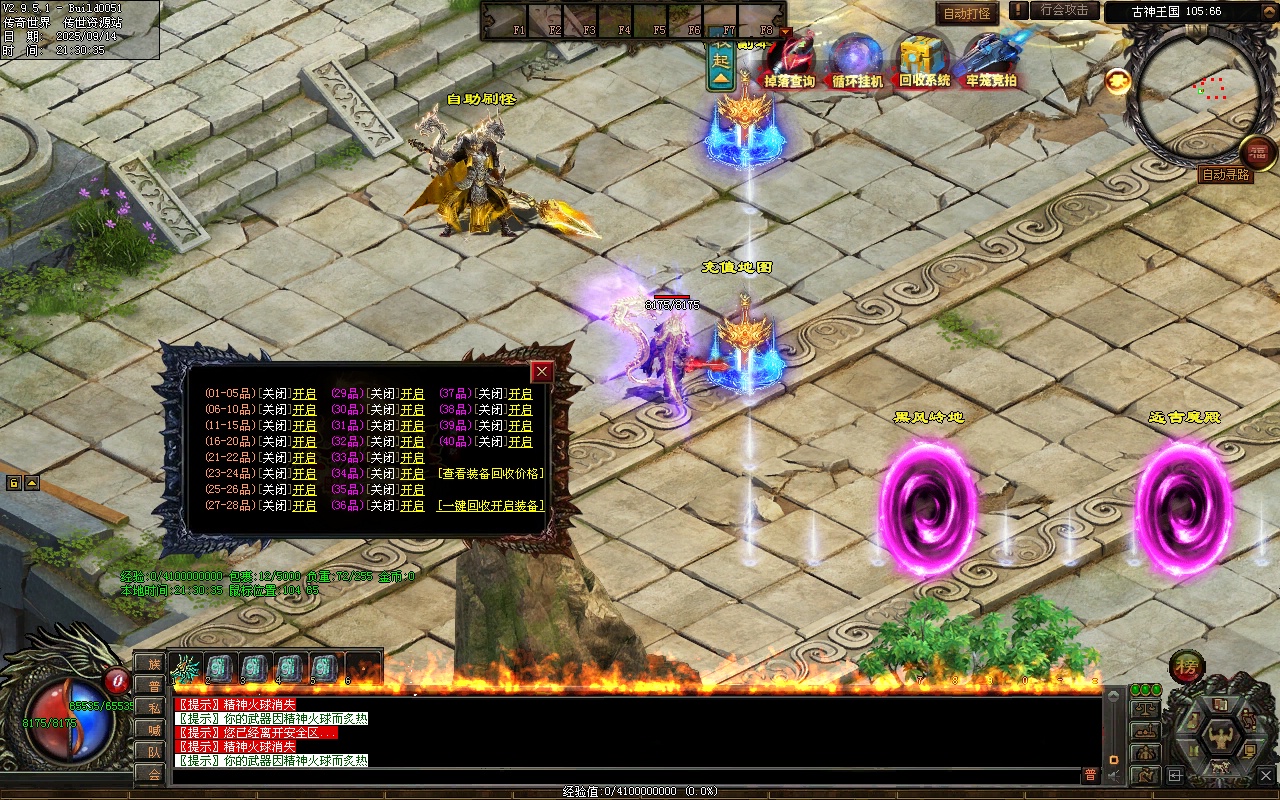The width and height of the screenshot is (1280, 800).
Task: Collapse the green 起 top icon bar toggle
Action: click(721, 62)
